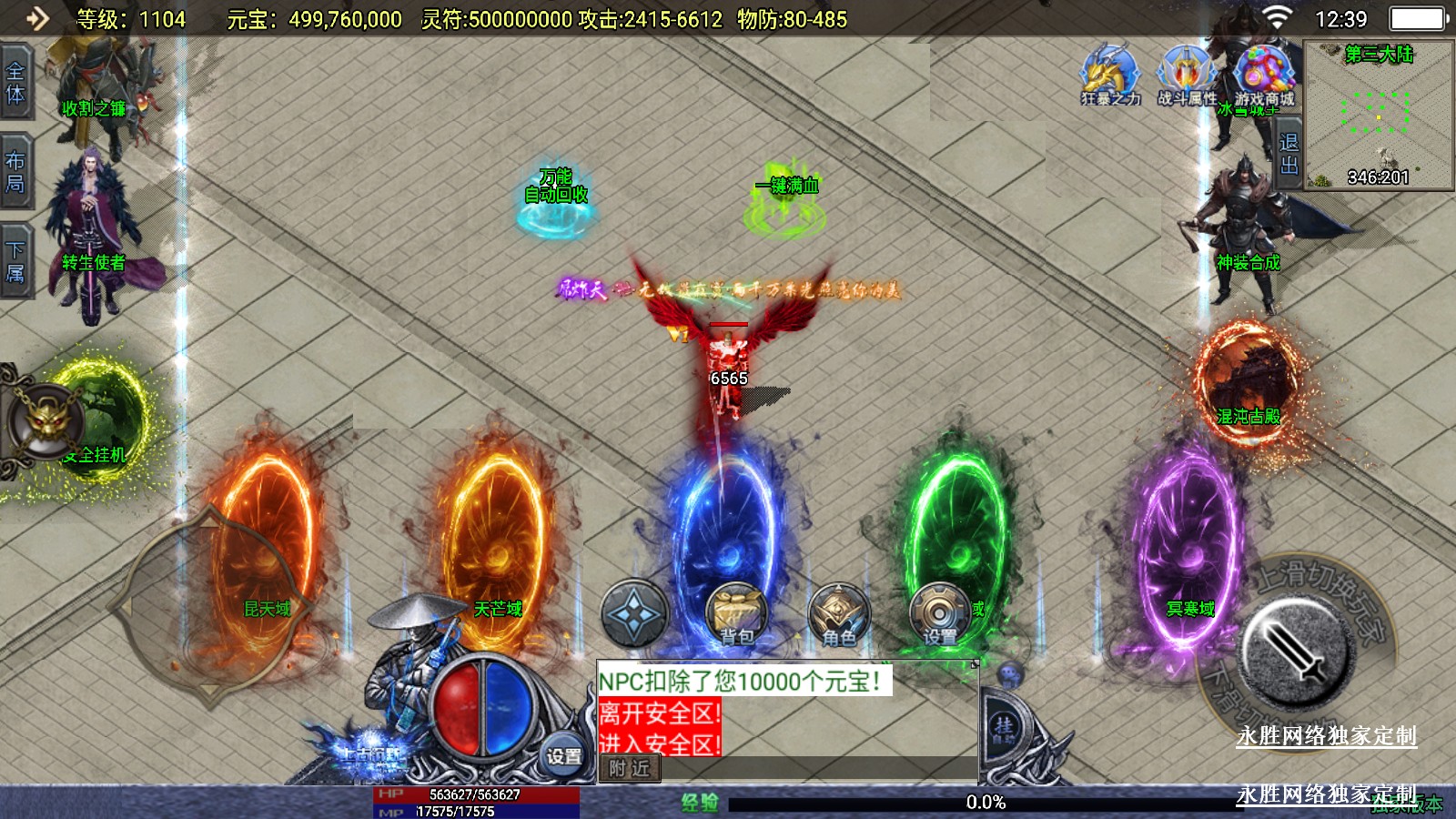Screen dimensions: 1456x819
Task: Click the 退出 exit button
Action: 1289,154
